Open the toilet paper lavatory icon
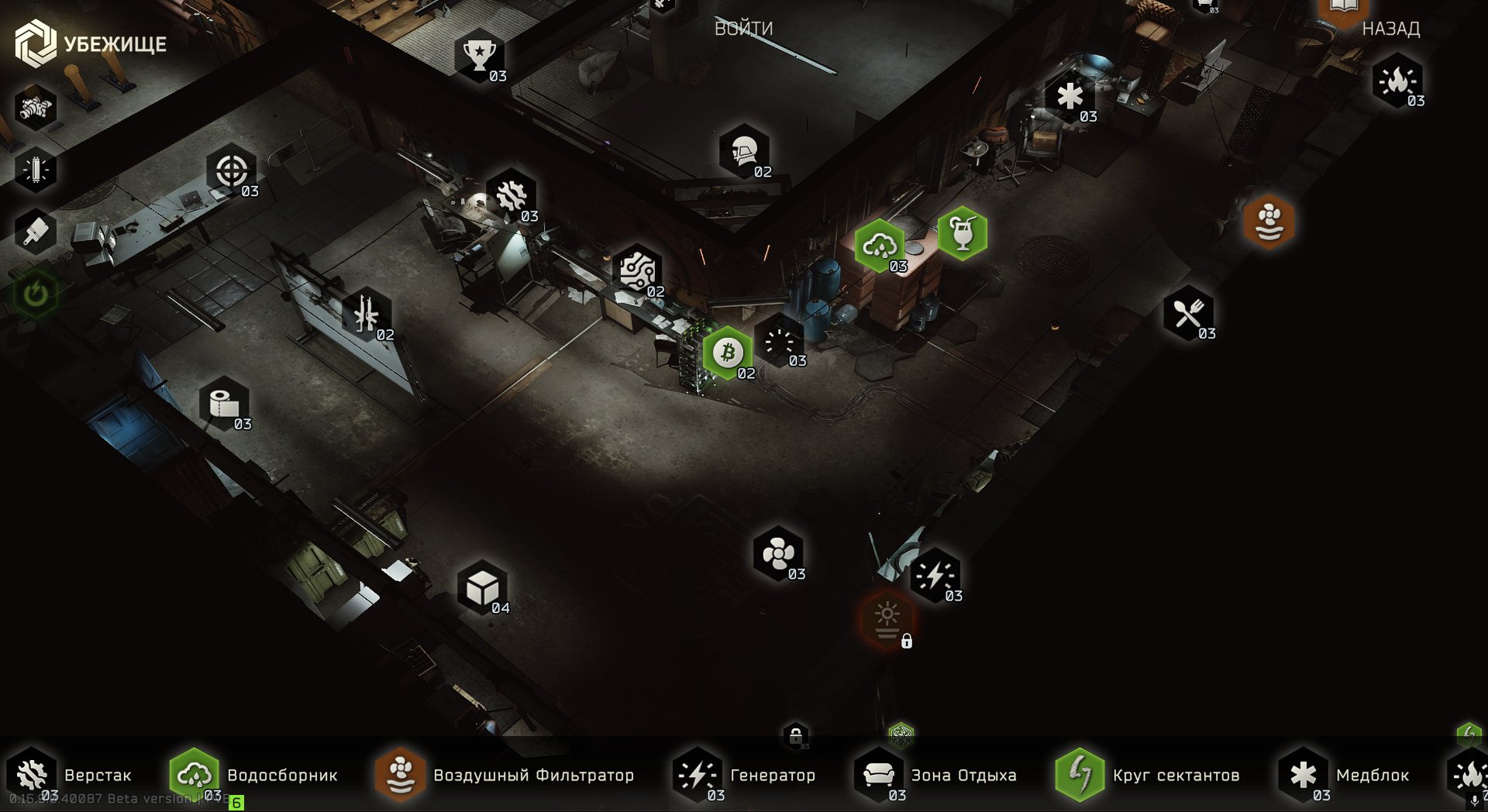The height and width of the screenshot is (812, 1488). click(224, 404)
